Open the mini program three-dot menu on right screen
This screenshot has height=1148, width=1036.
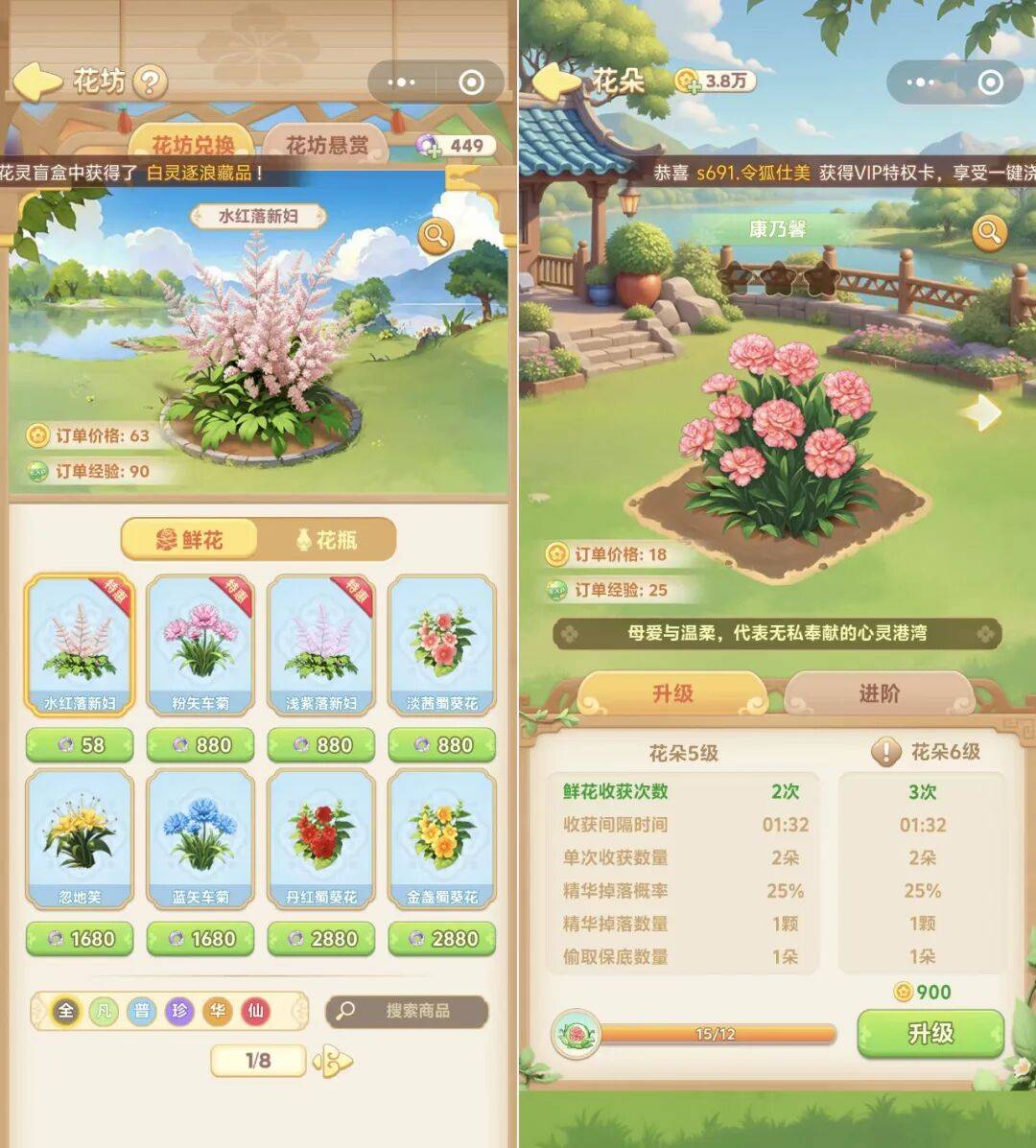tap(919, 82)
